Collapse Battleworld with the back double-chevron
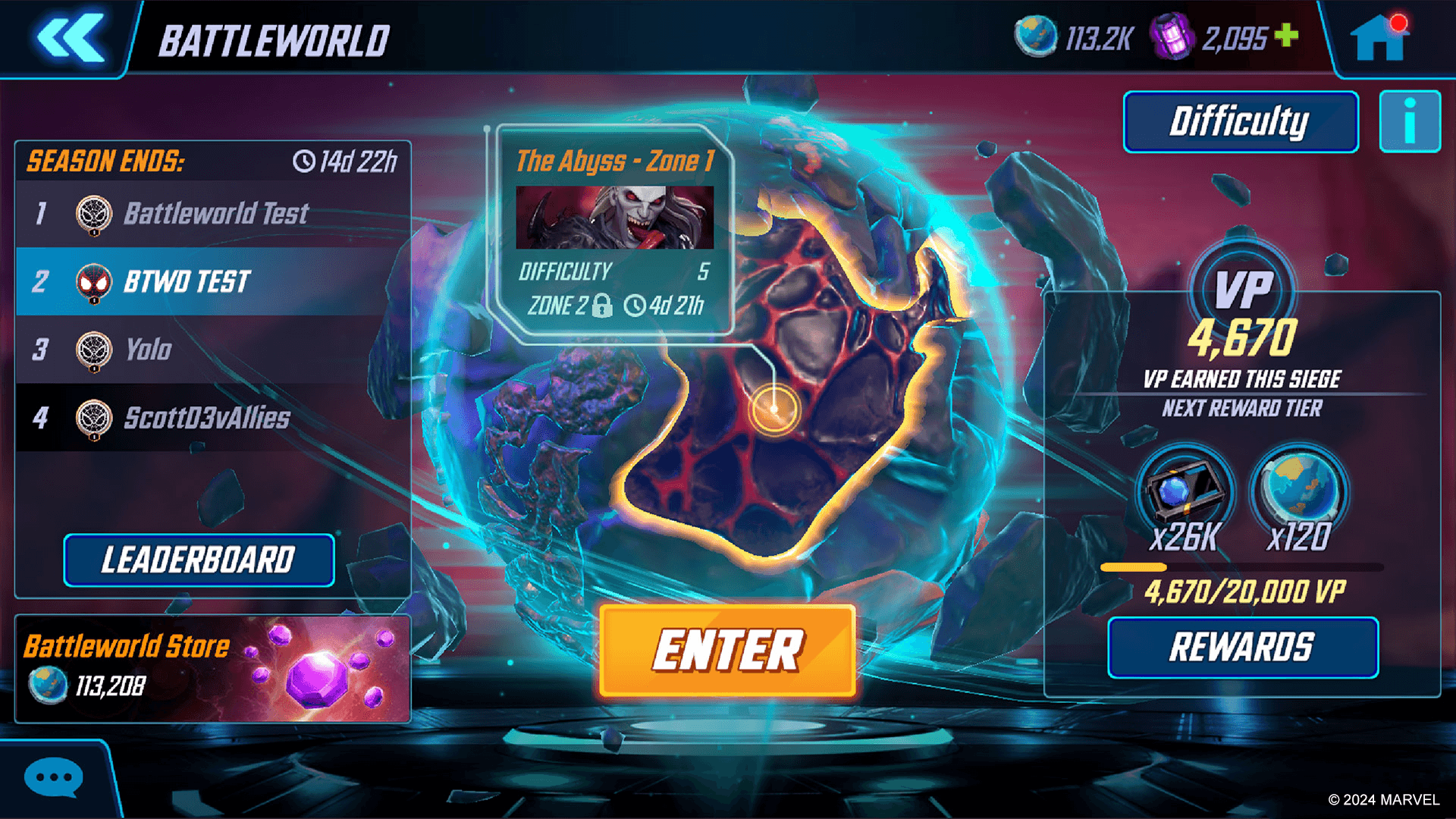 pyautogui.click(x=72, y=36)
